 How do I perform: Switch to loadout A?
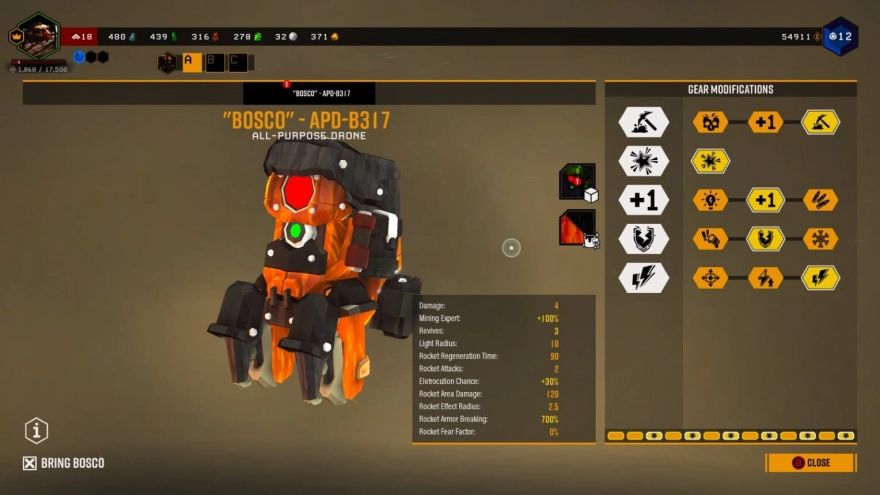point(191,62)
